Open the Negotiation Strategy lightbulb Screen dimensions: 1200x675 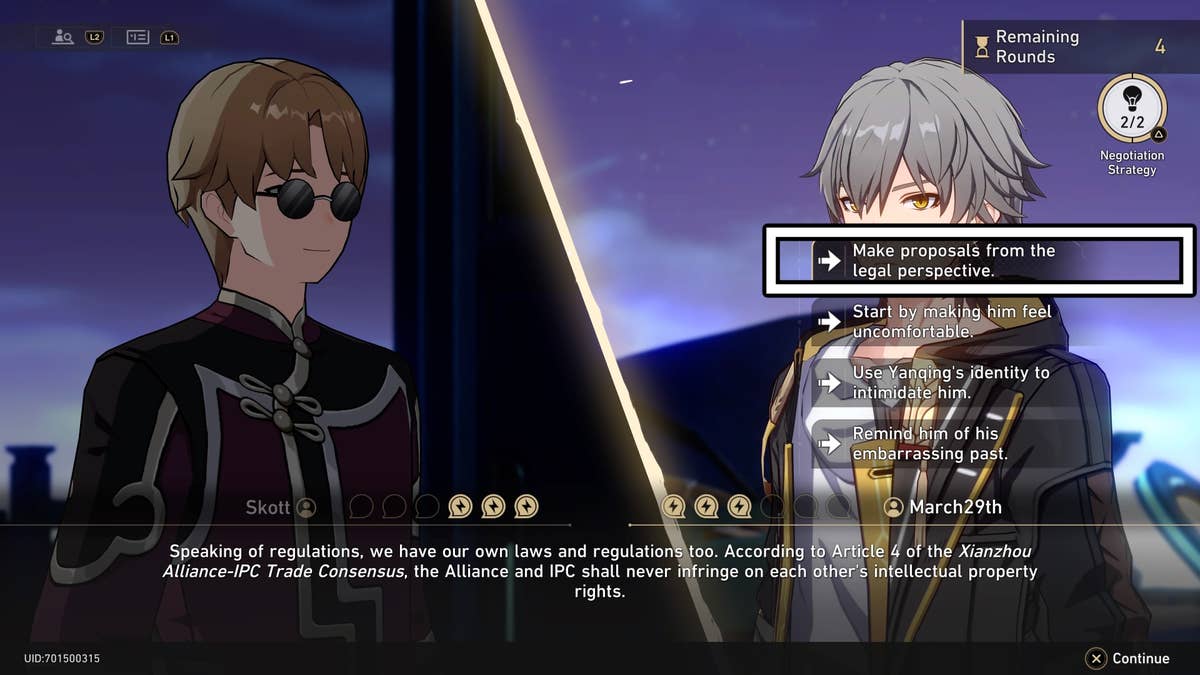[x=1131, y=110]
